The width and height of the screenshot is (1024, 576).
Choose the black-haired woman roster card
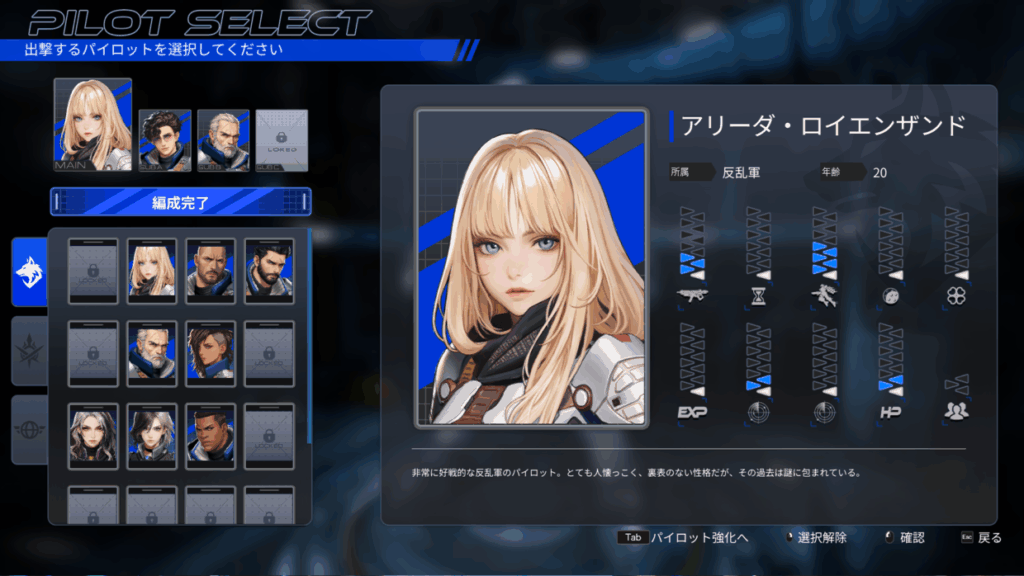click(152, 435)
